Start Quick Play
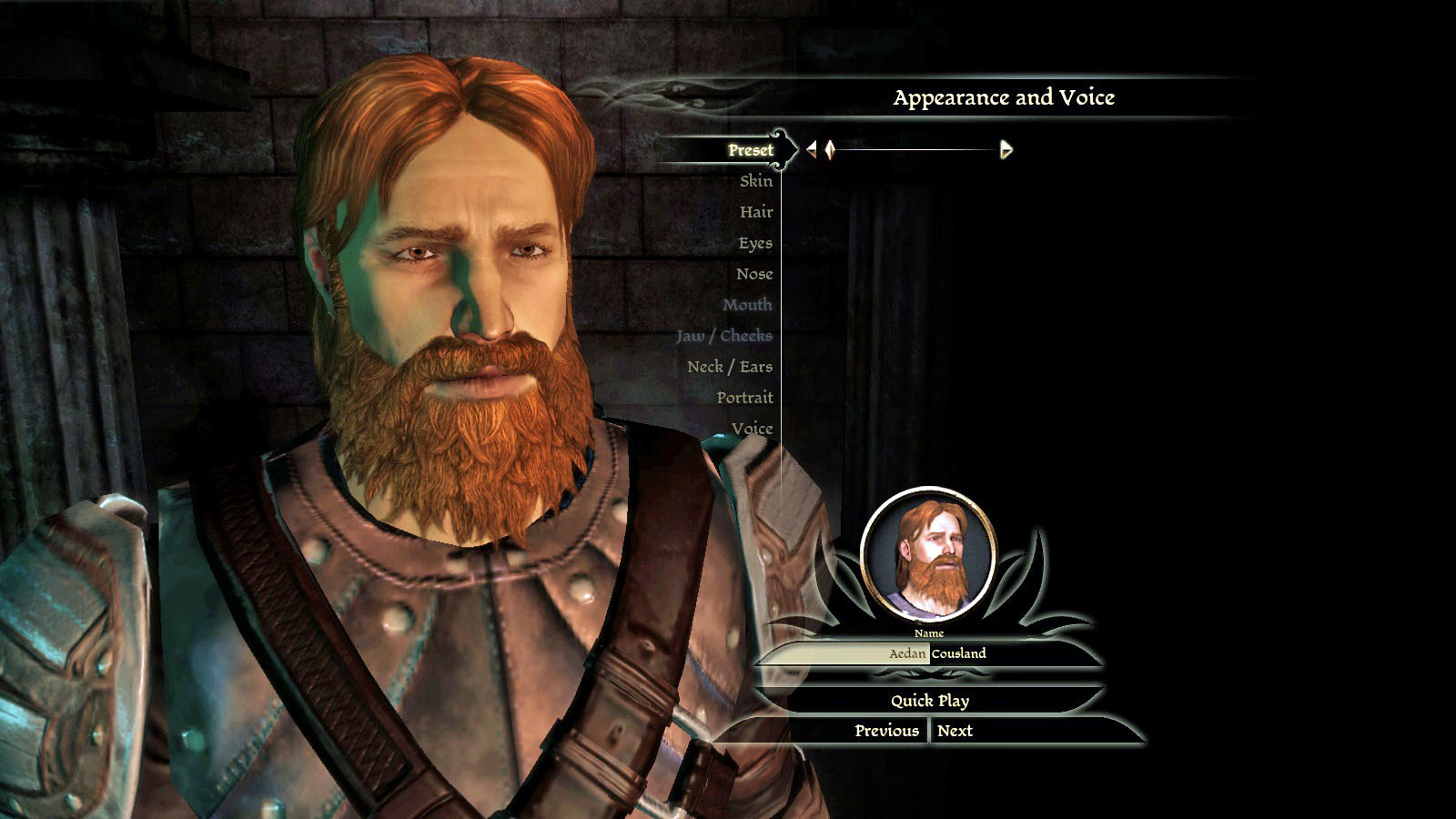 (929, 701)
